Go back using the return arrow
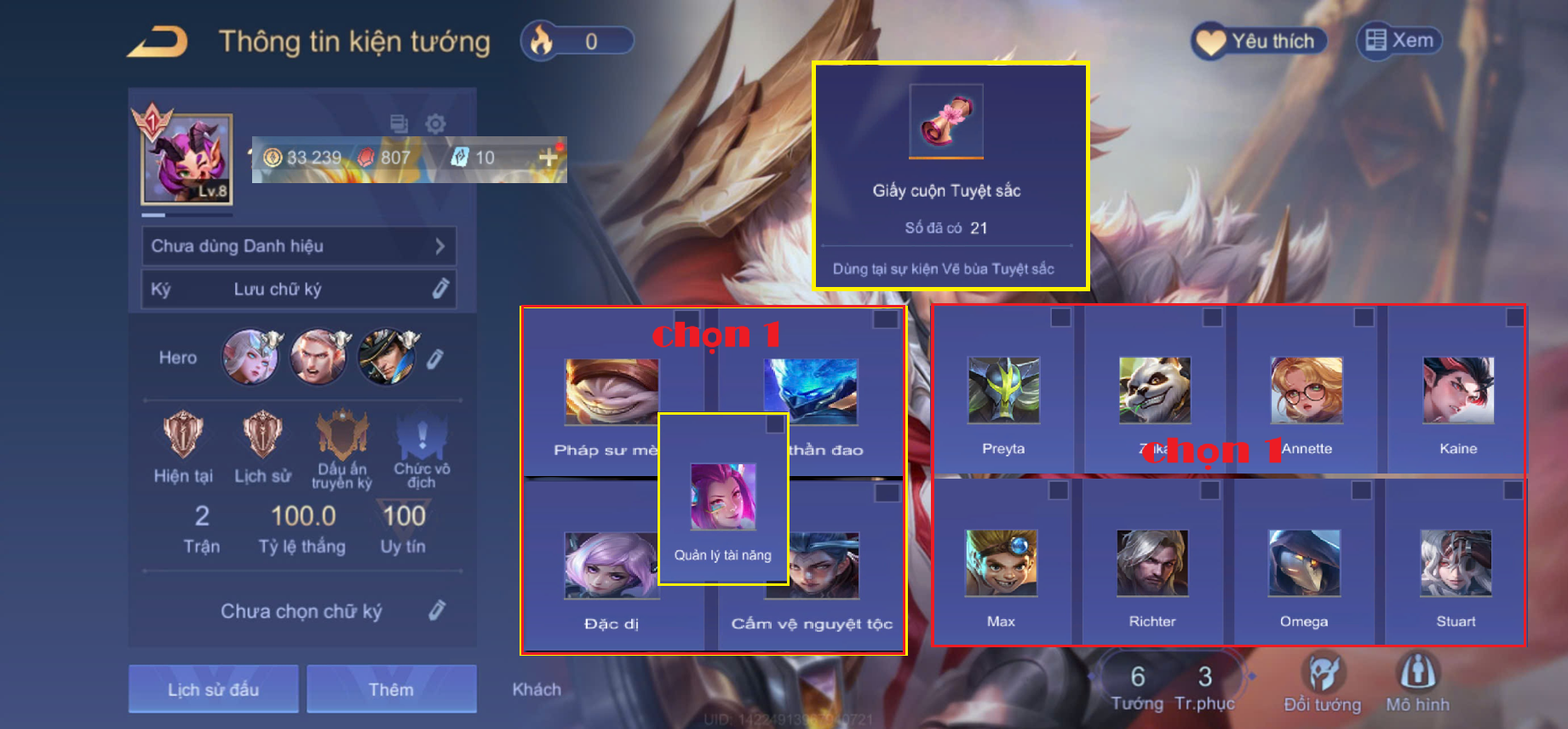 158,42
